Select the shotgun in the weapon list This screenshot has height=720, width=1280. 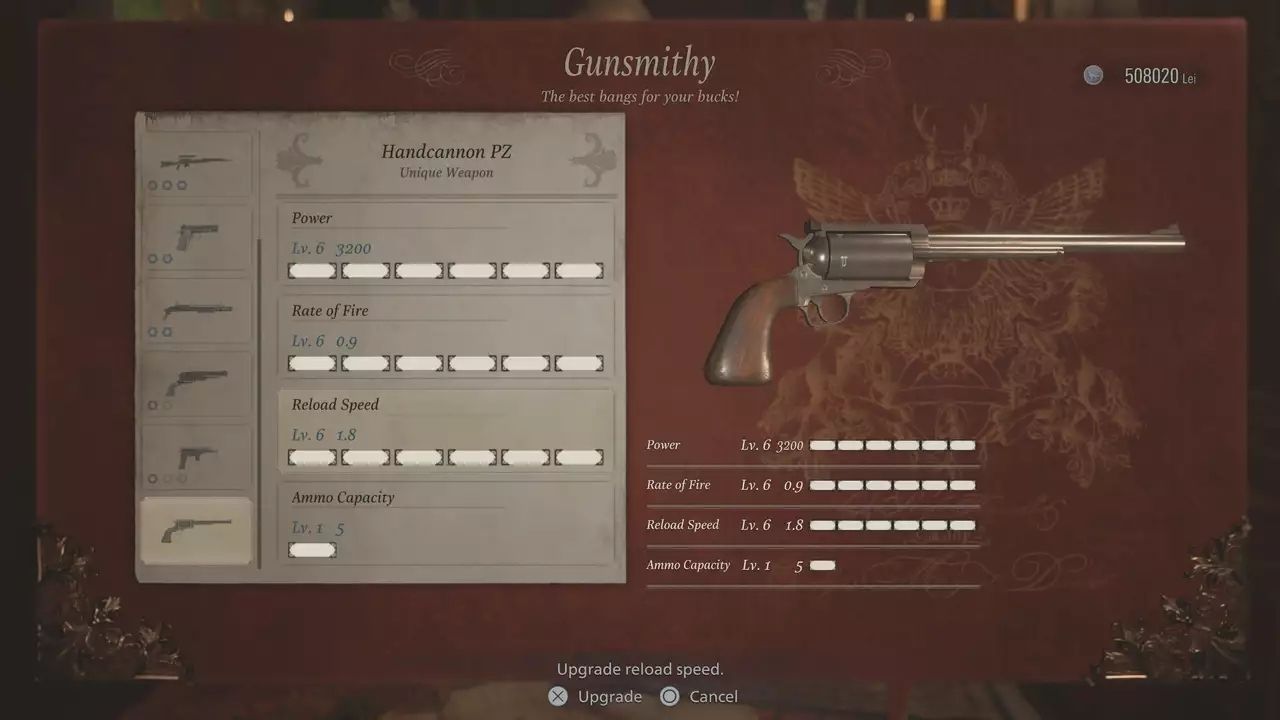coord(195,311)
